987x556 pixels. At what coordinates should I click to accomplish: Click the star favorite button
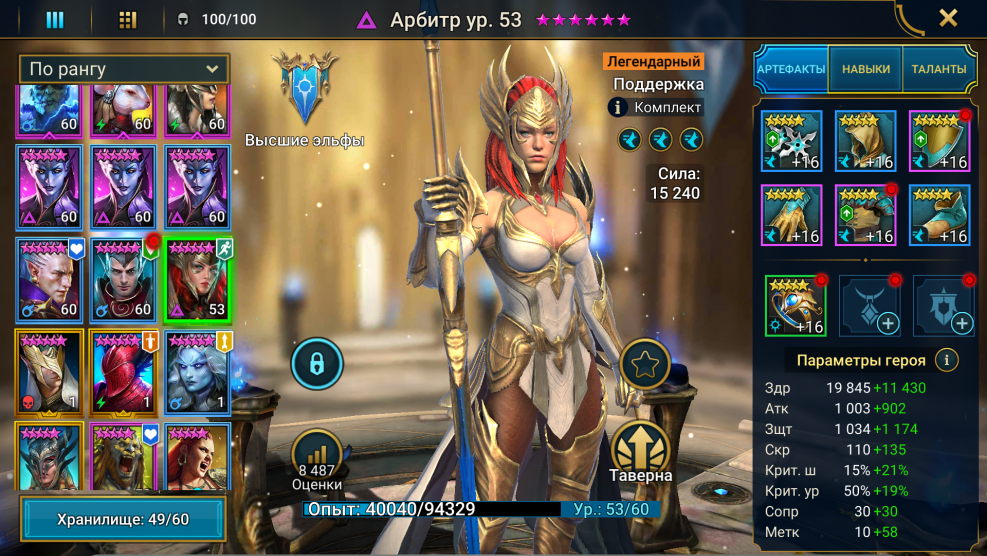pos(645,365)
